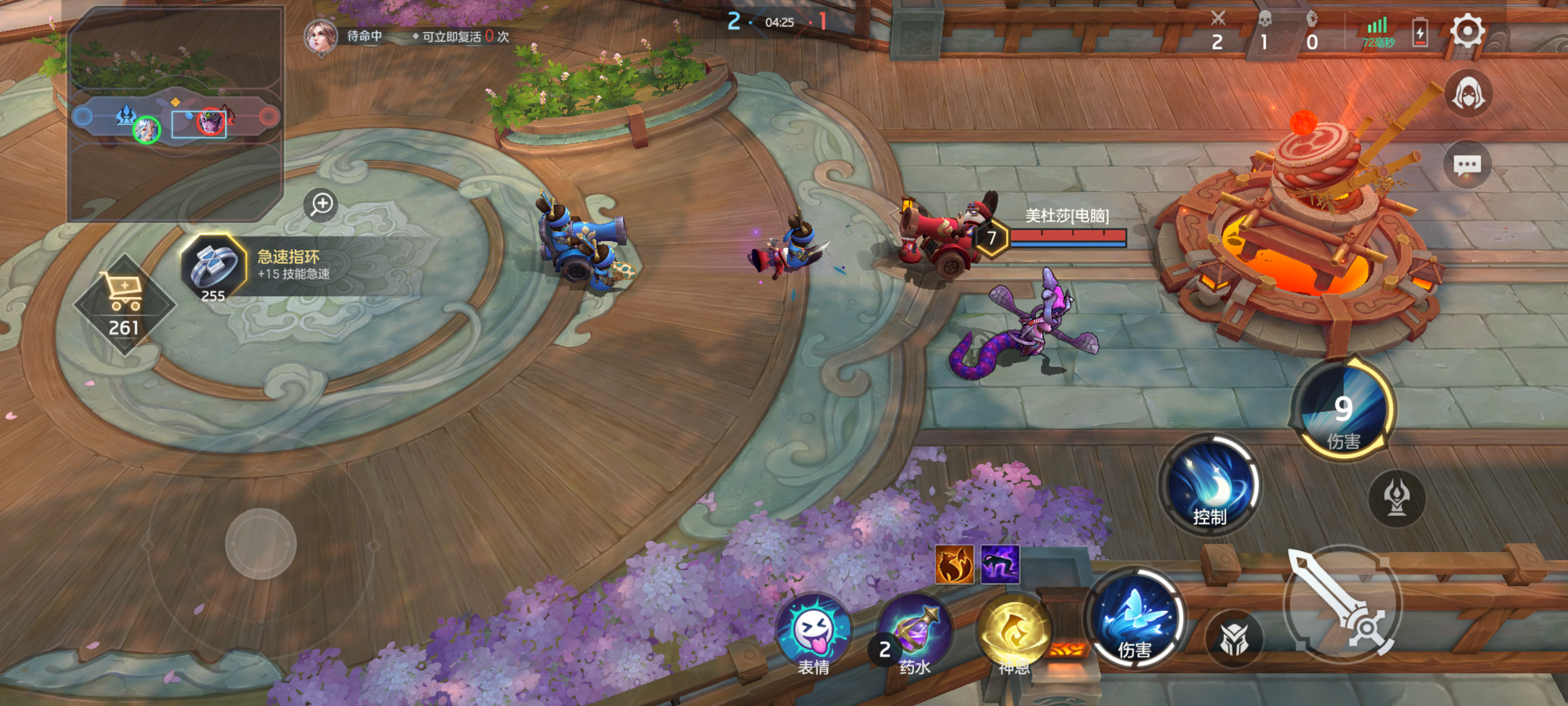Image resolution: width=1568 pixels, height=706 pixels.
Task: Tap the hooded hero icon button
Action: (x=1468, y=94)
